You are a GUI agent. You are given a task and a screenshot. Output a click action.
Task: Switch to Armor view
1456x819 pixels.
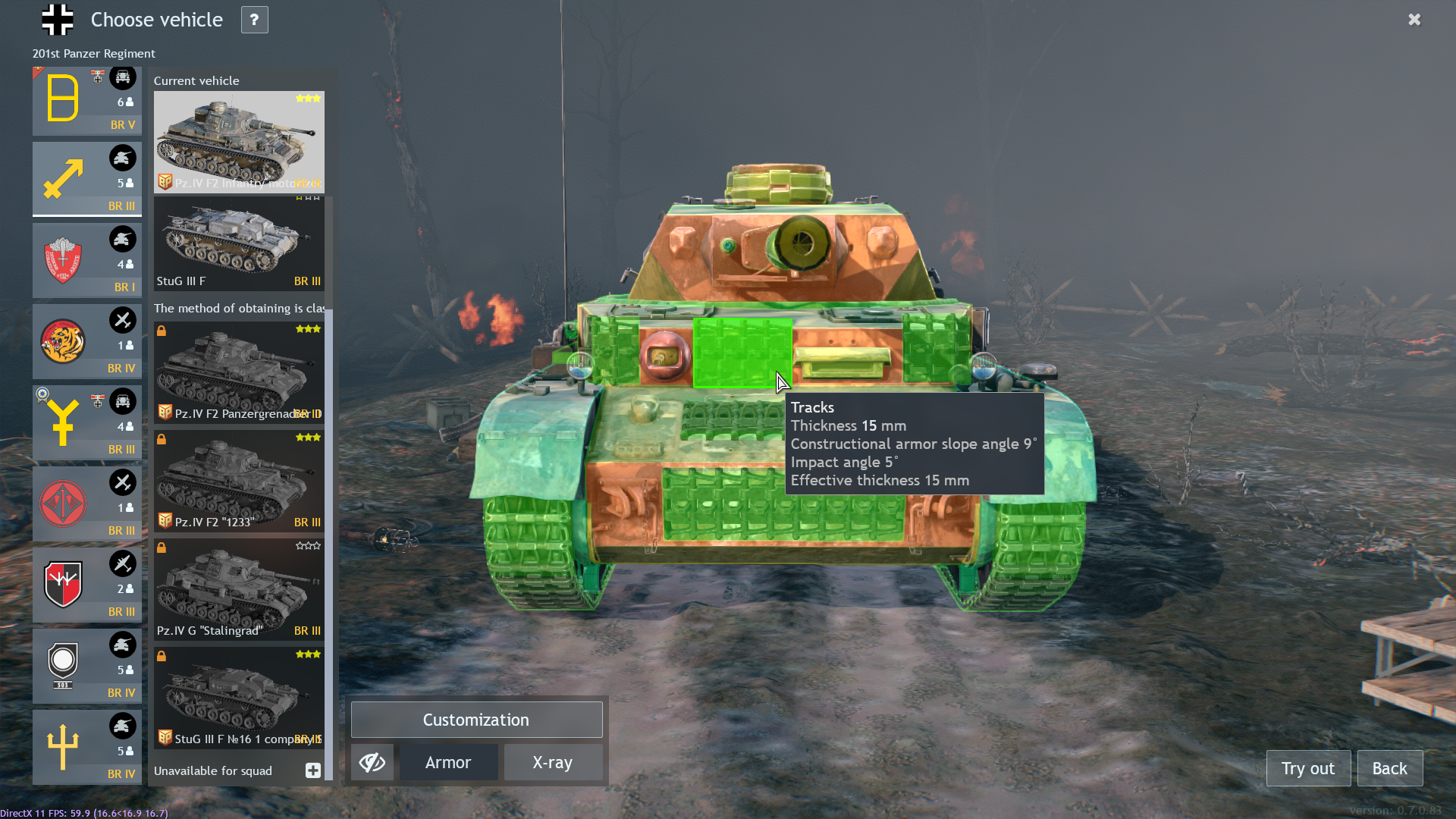tap(448, 763)
